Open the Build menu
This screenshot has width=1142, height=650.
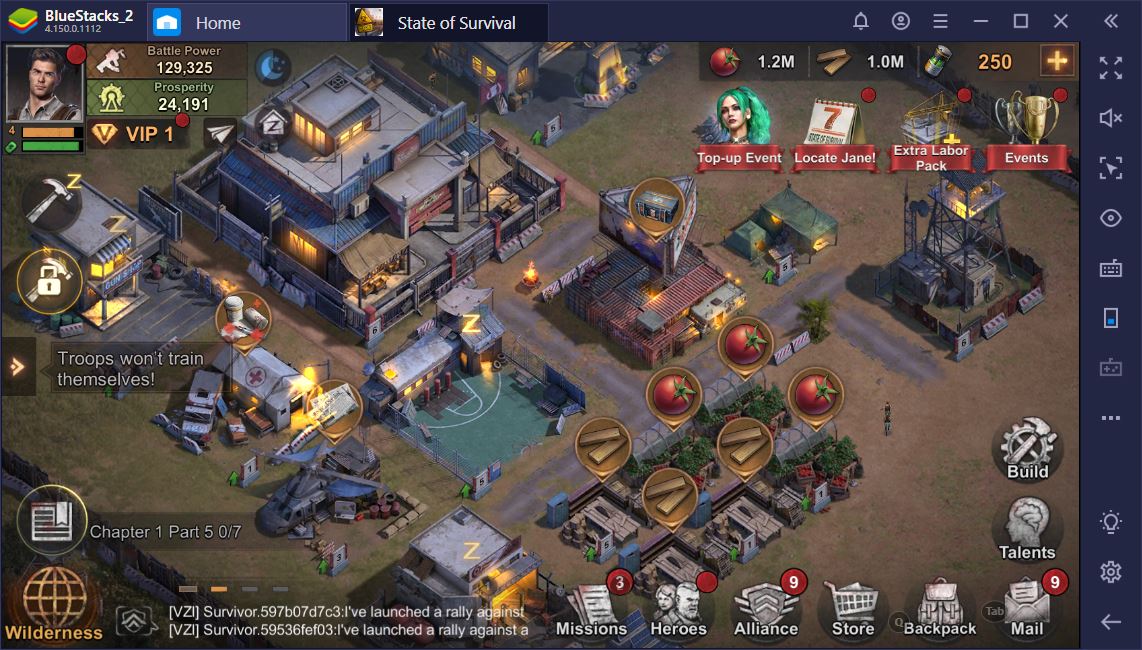coord(1027,450)
